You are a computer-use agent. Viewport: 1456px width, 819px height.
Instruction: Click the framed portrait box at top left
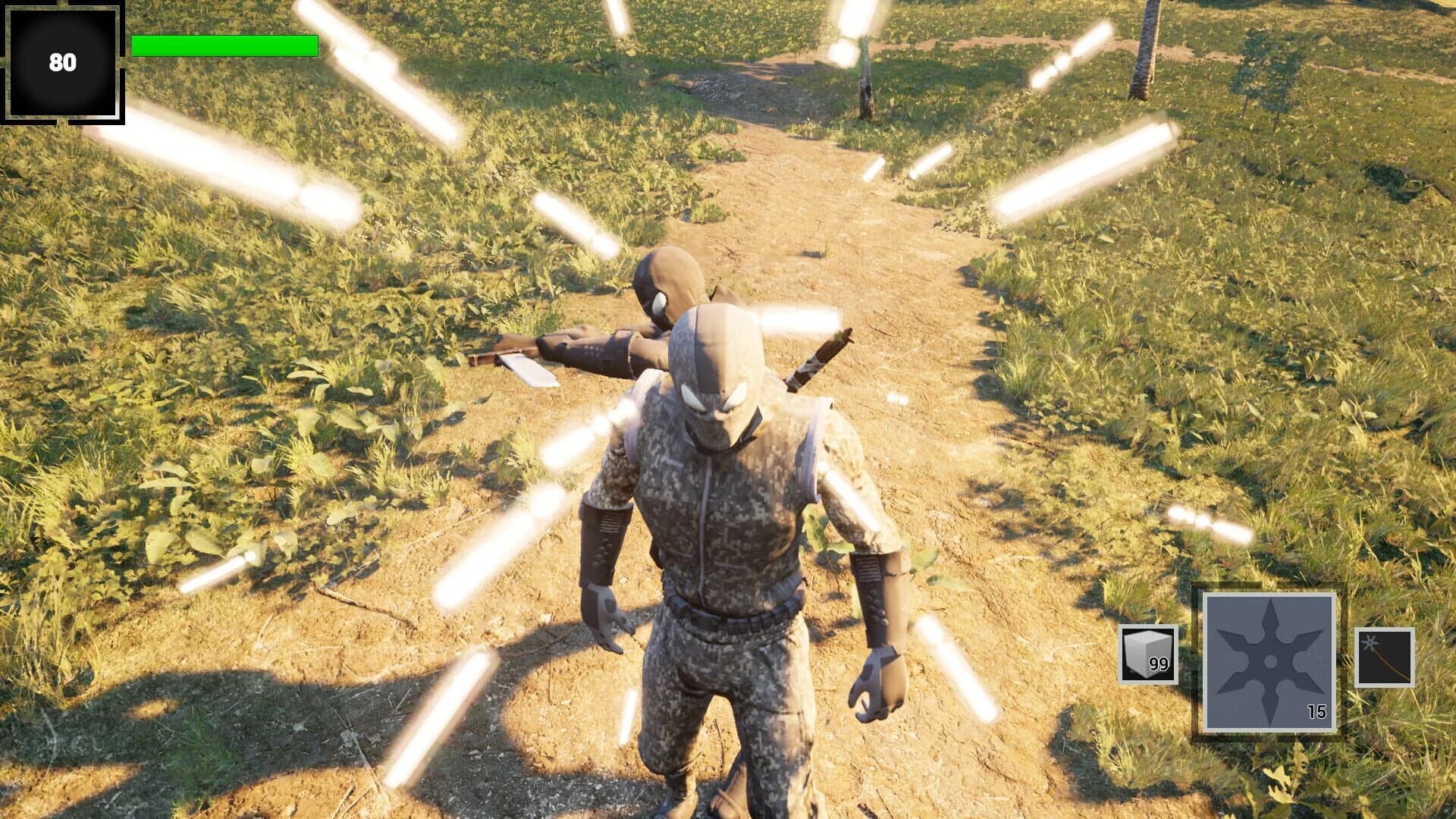(64, 64)
